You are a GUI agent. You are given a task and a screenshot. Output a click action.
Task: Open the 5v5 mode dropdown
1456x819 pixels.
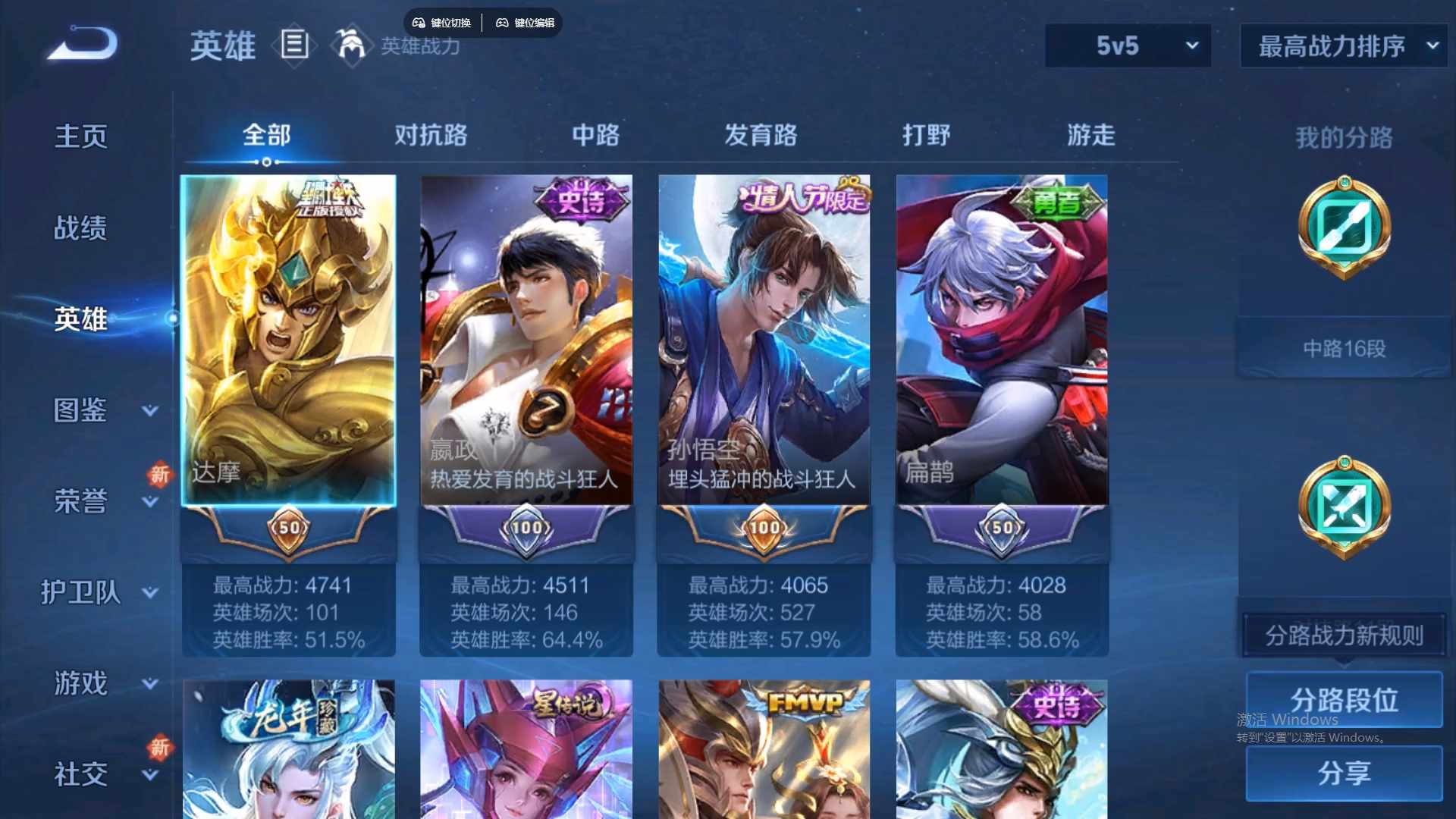click(x=1126, y=45)
